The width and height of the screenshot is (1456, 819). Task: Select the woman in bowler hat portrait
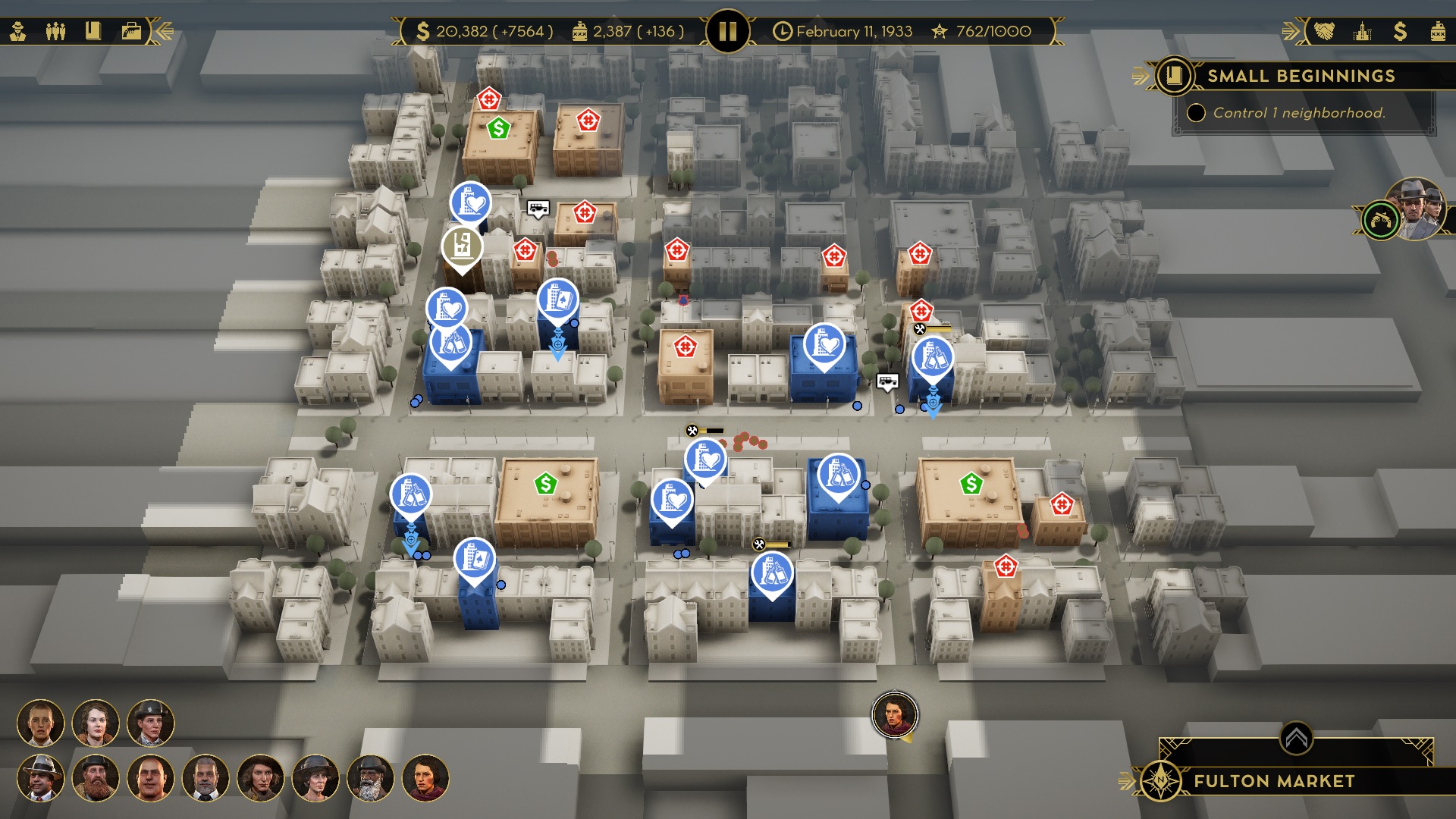[150, 723]
